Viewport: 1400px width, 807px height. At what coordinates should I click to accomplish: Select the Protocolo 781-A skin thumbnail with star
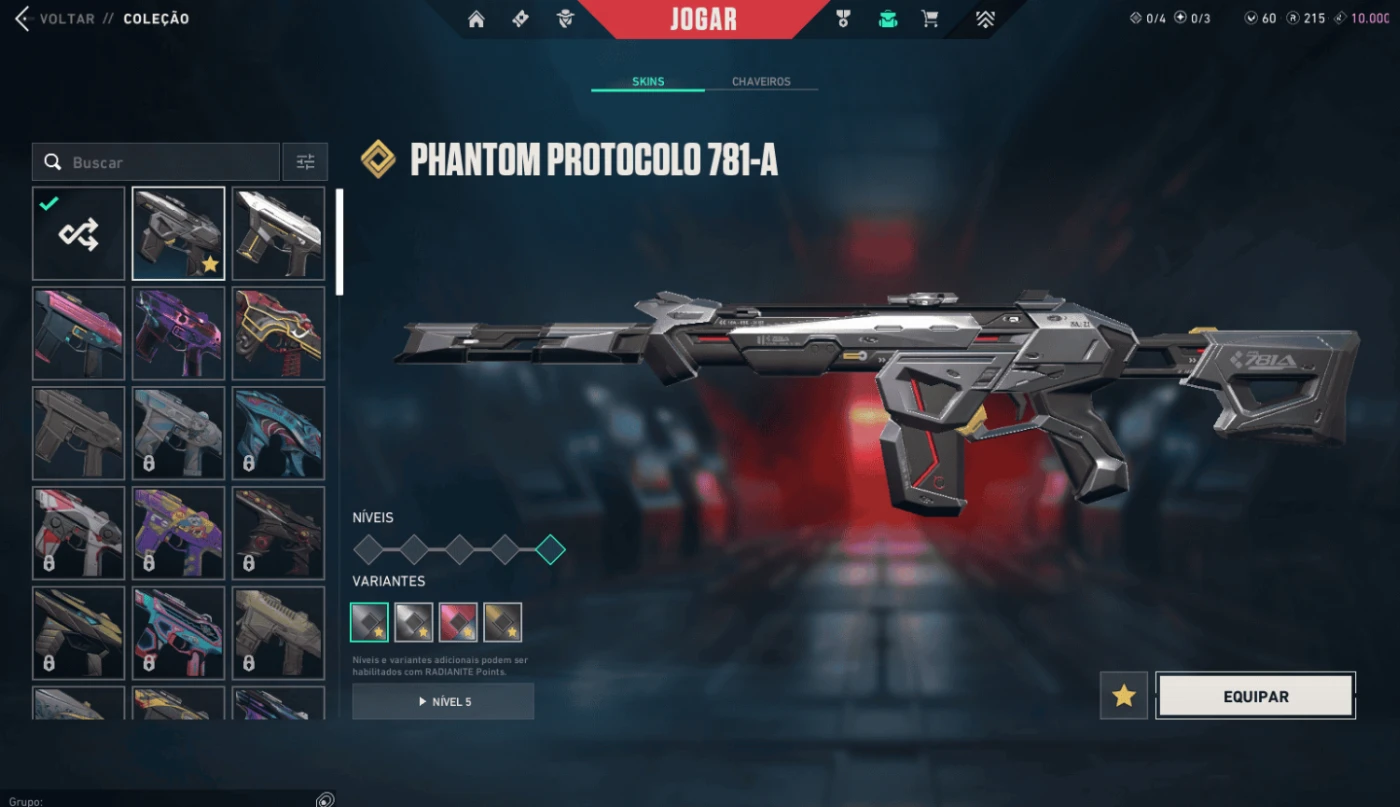click(178, 234)
